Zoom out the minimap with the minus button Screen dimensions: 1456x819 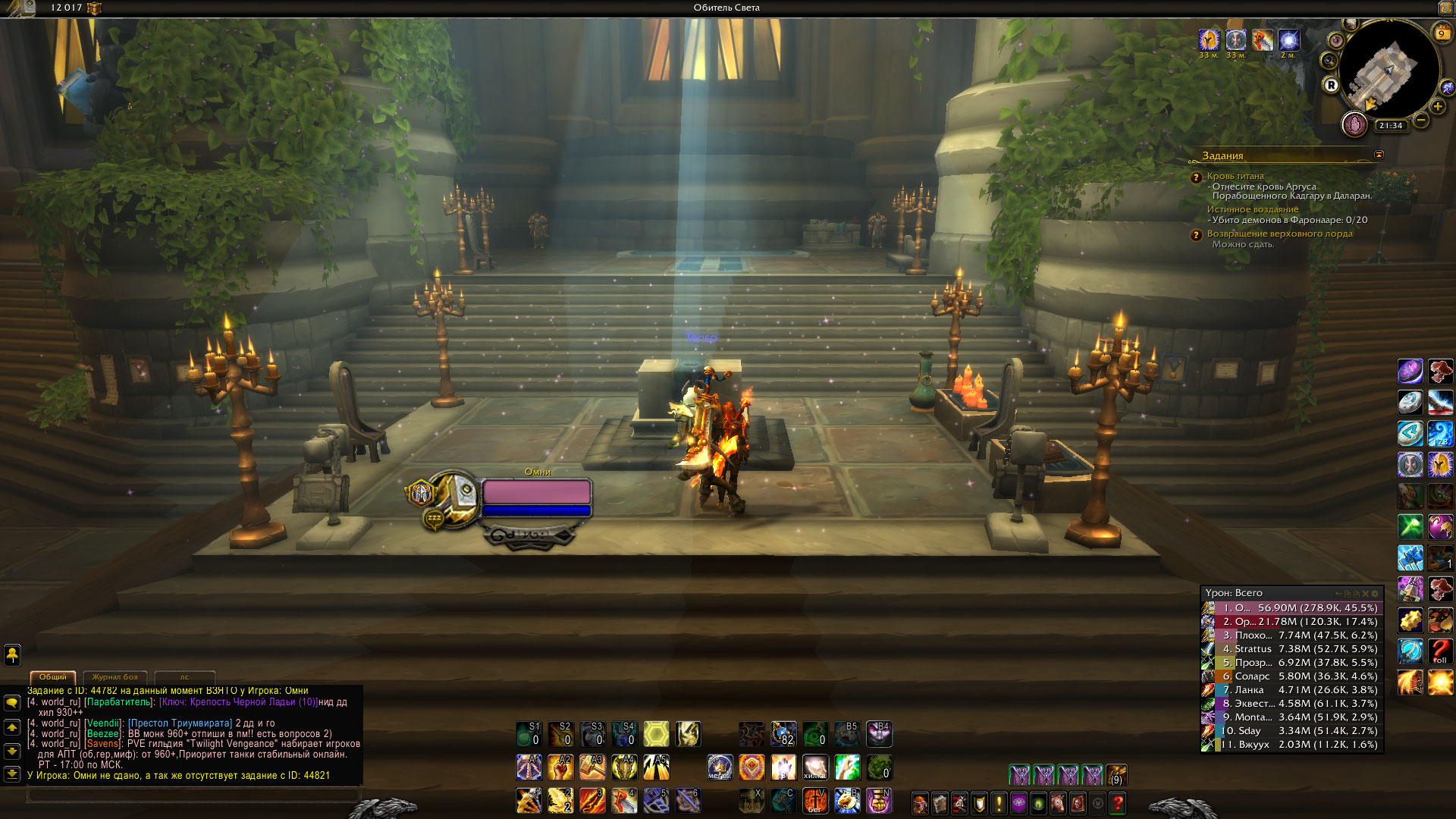pyautogui.click(x=1421, y=120)
